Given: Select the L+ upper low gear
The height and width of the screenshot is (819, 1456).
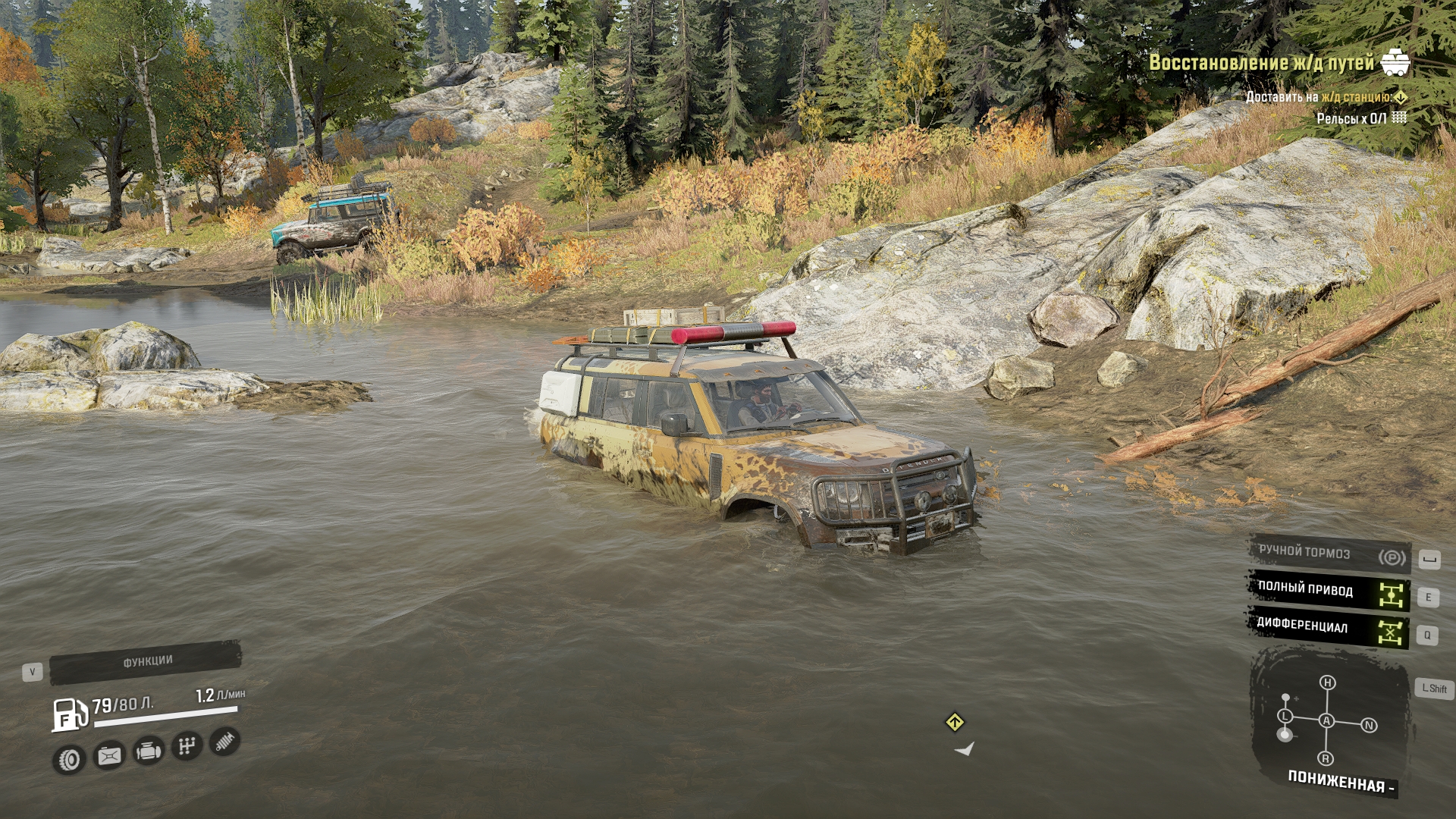Looking at the screenshot, I should click(x=1286, y=698).
